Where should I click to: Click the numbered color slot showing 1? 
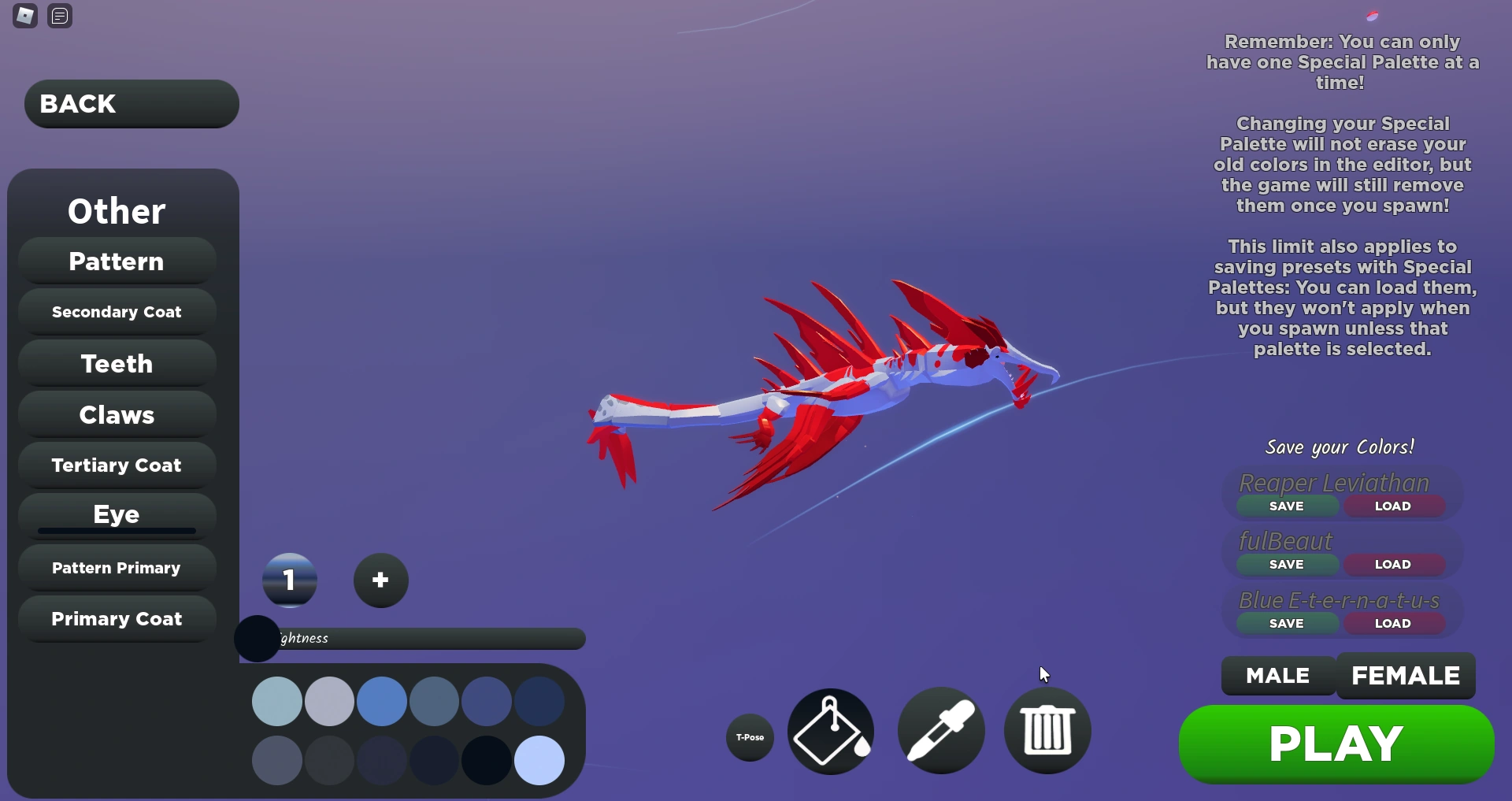pyautogui.click(x=289, y=580)
